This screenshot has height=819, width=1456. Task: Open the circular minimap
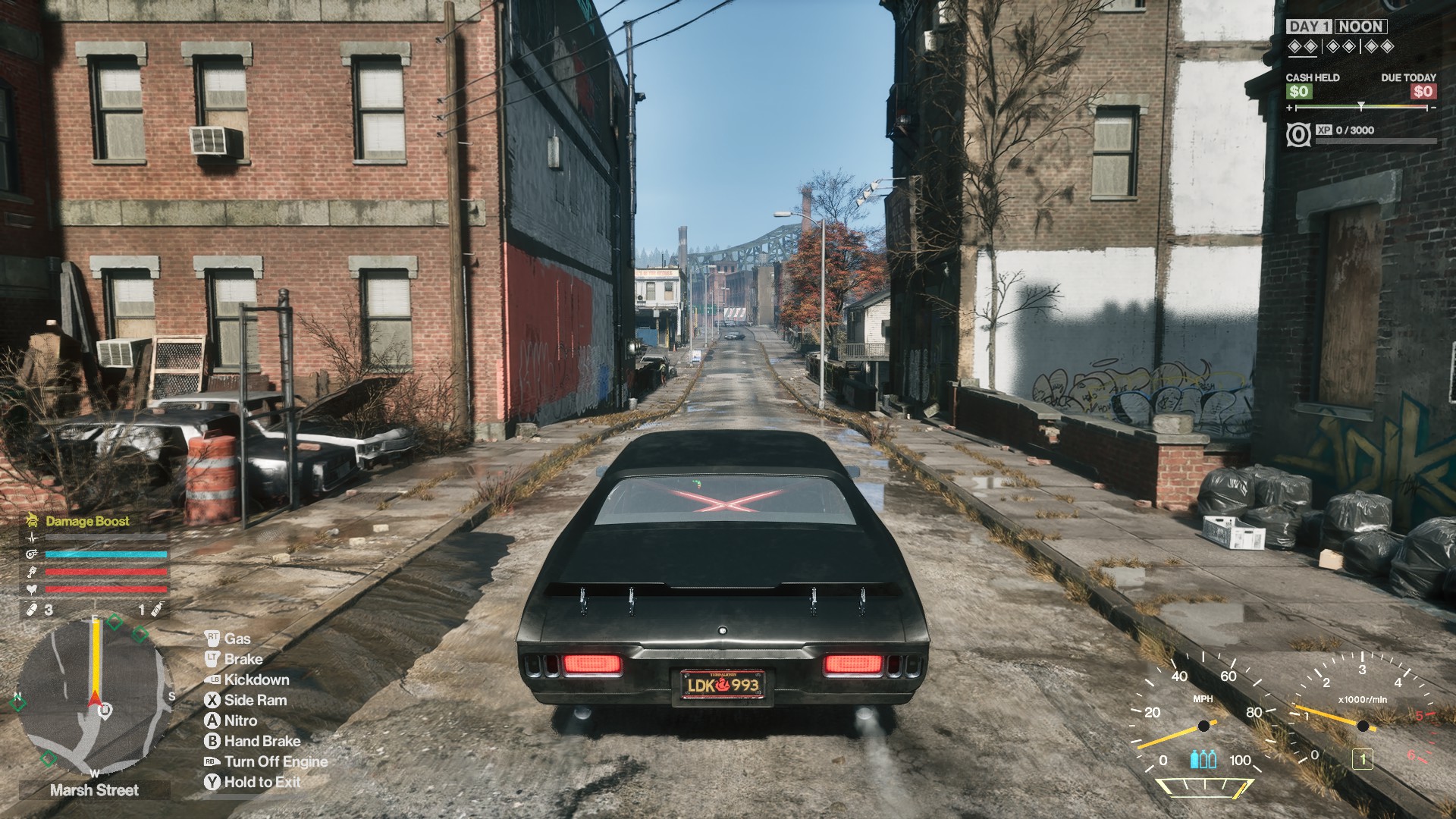click(95, 696)
